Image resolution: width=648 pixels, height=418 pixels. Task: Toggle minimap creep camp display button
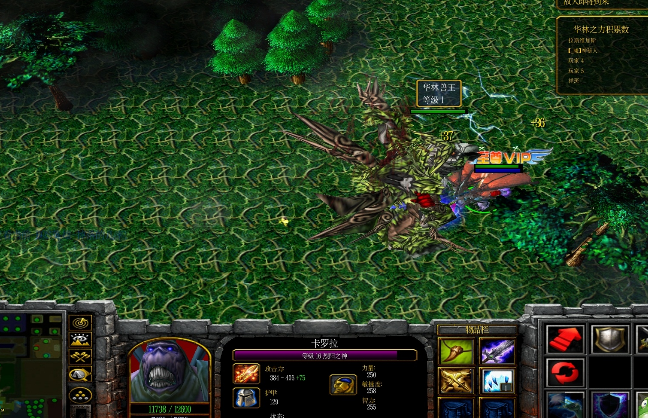pos(81,375)
